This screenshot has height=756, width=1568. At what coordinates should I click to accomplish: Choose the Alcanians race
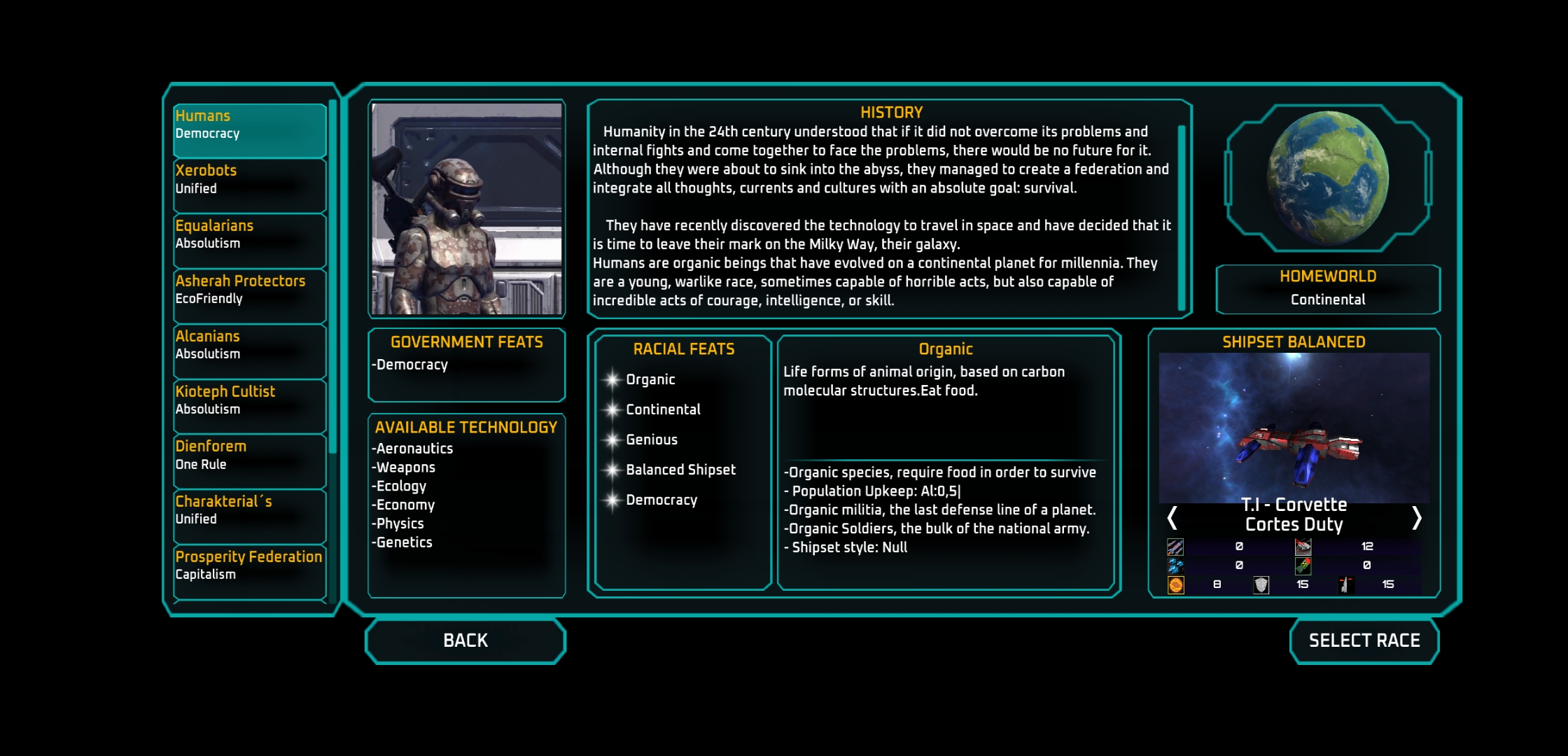point(249,351)
